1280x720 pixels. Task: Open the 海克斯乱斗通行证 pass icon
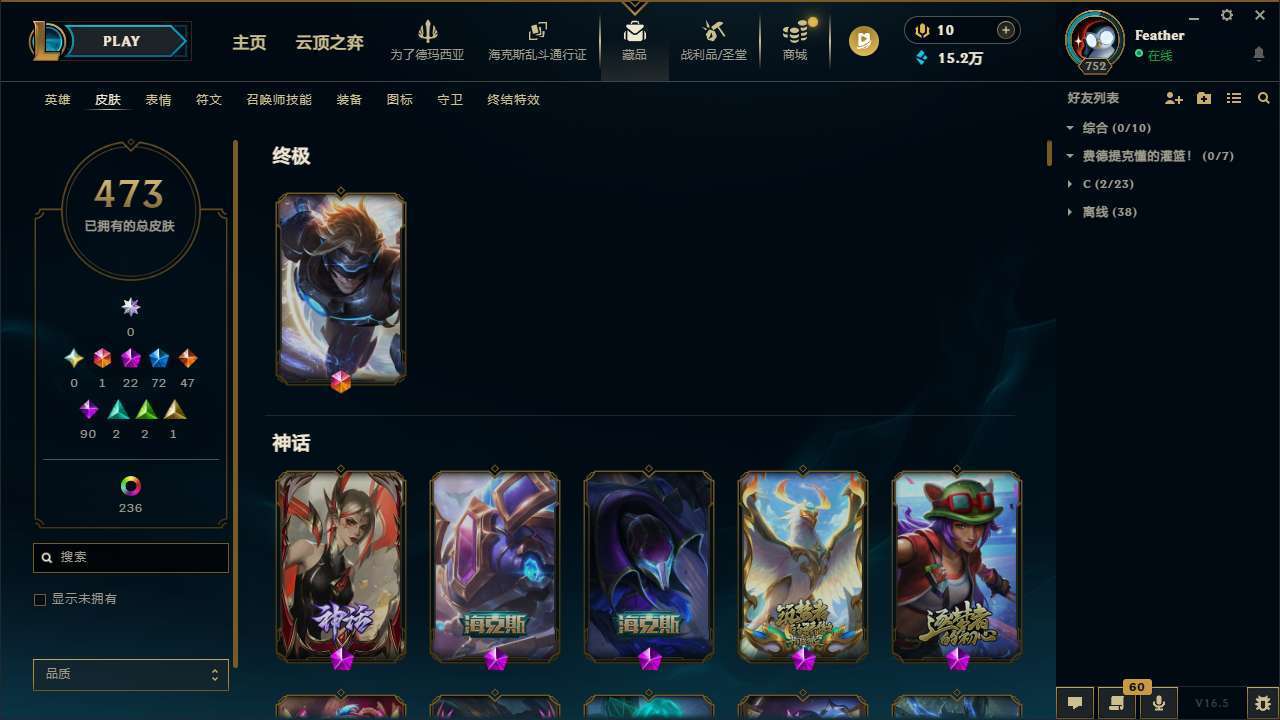pyautogui.click(x=537, y=40)
